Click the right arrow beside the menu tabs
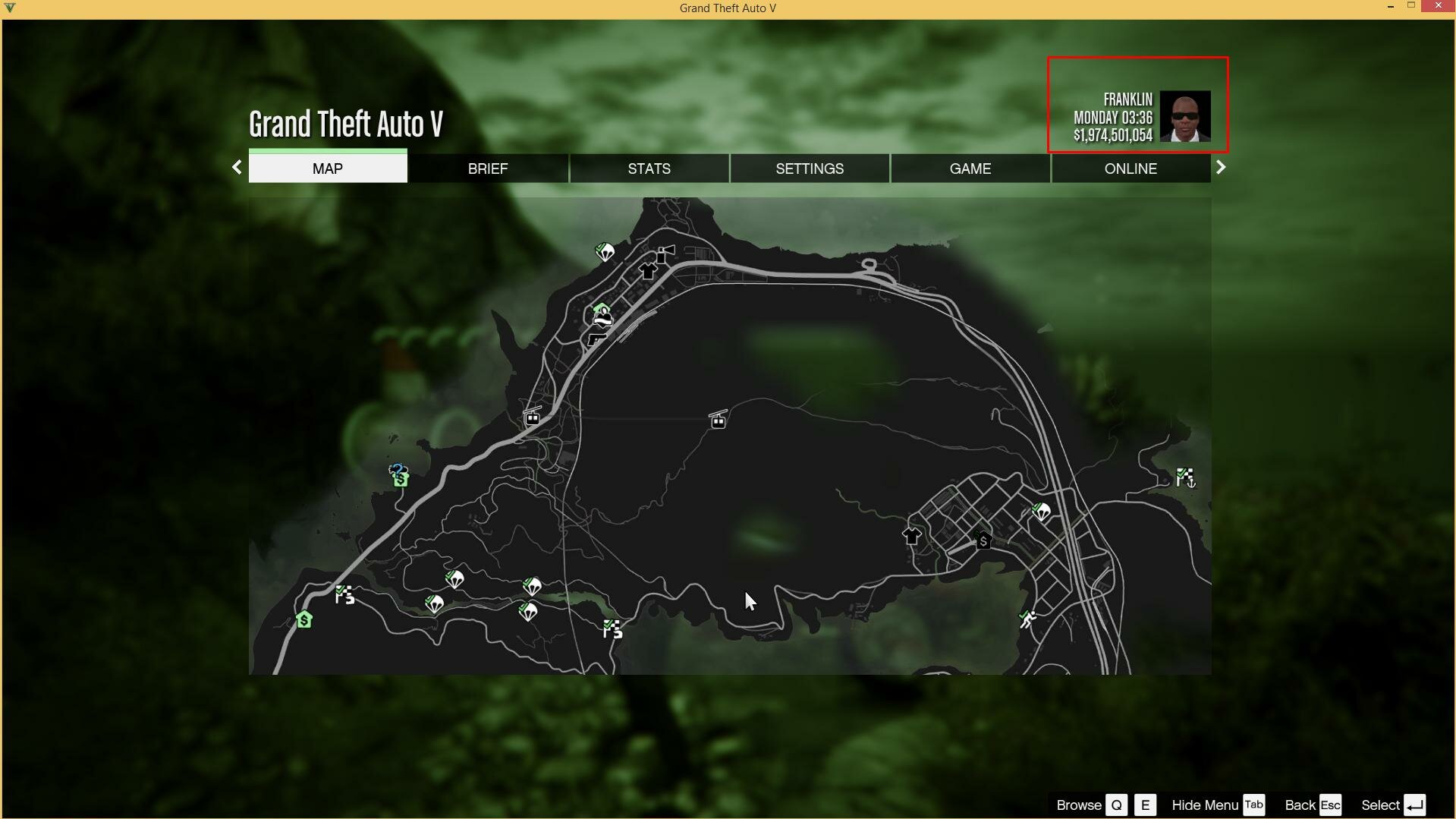Viewport: 1456px width, 819px height. (1221, 167)
